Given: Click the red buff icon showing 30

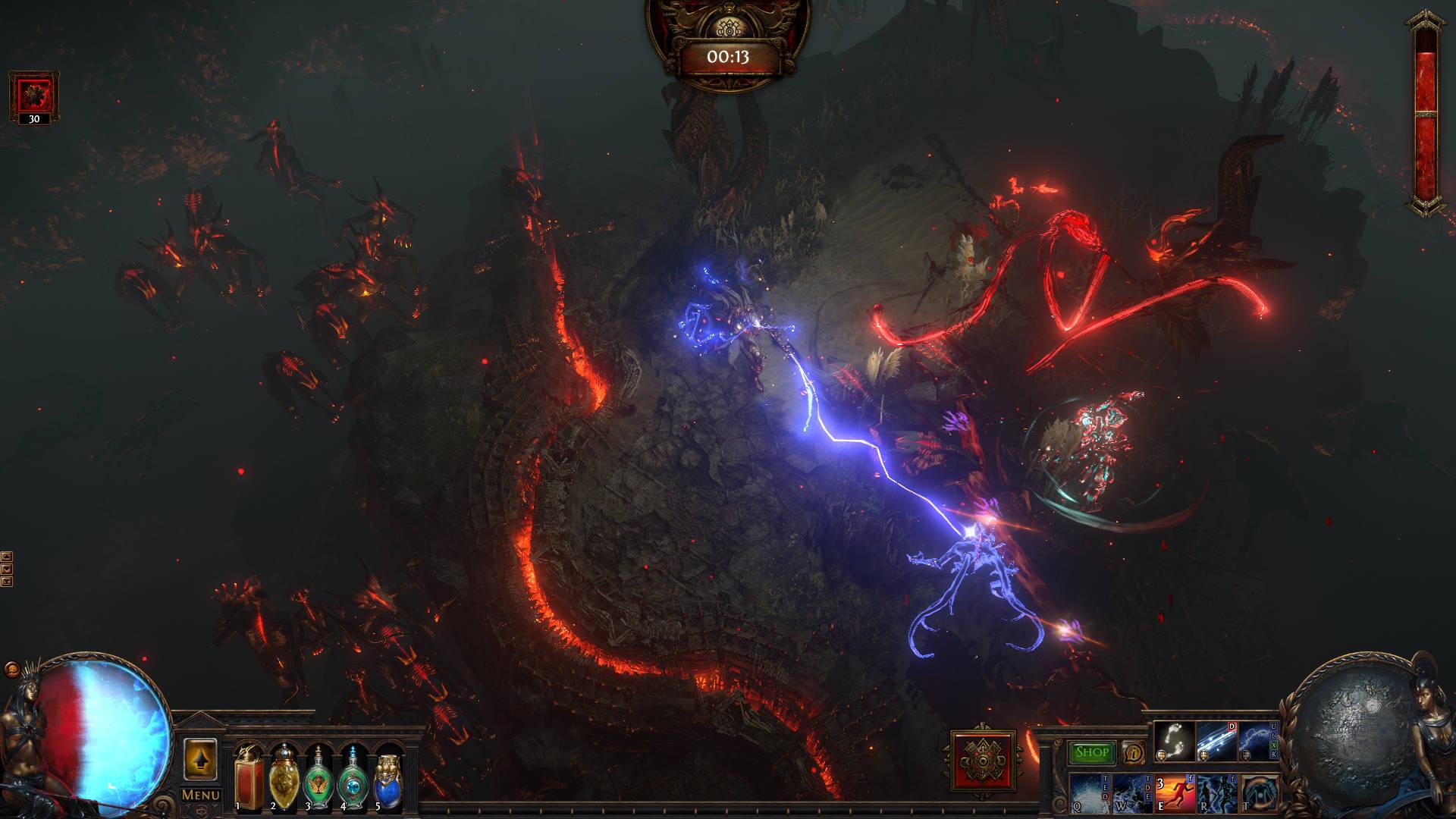Looking at the screenshot, I should (34, 96).
